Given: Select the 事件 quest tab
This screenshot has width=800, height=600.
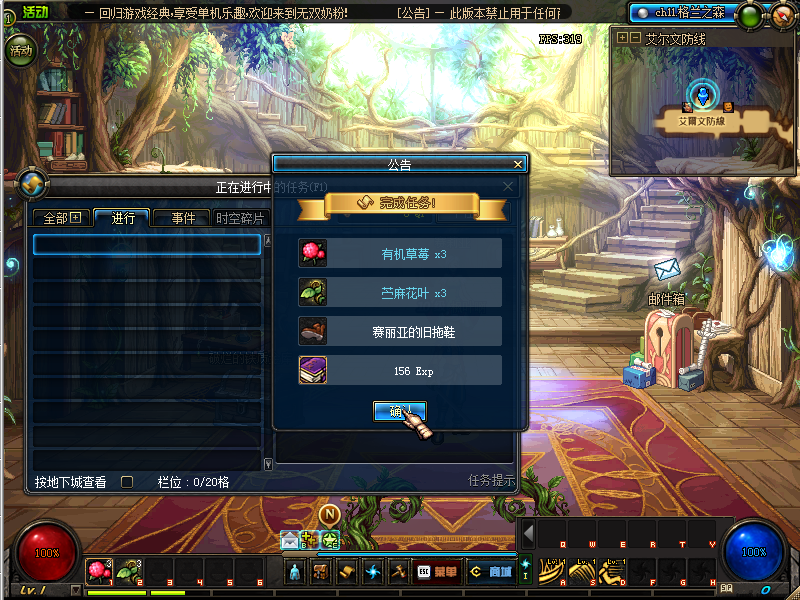Looking at the screenshot, I should point(183,218).
